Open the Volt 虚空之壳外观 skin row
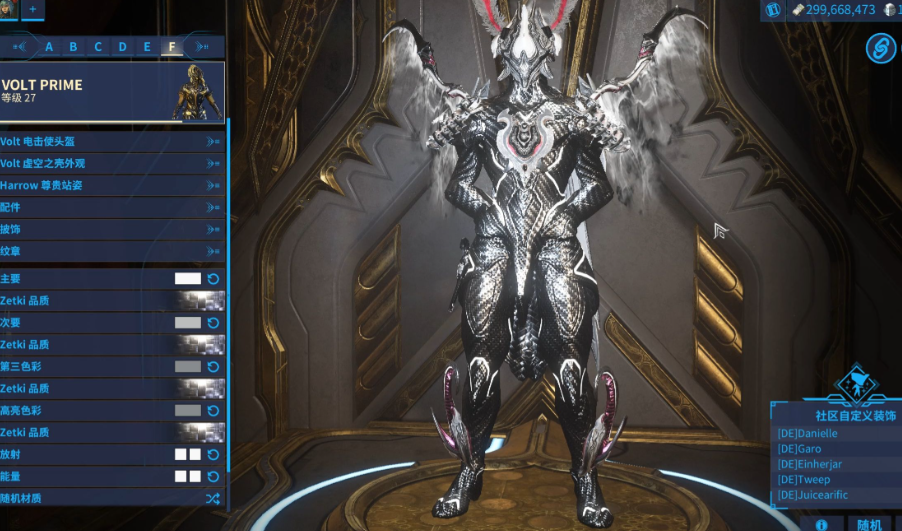 [112, 163]
